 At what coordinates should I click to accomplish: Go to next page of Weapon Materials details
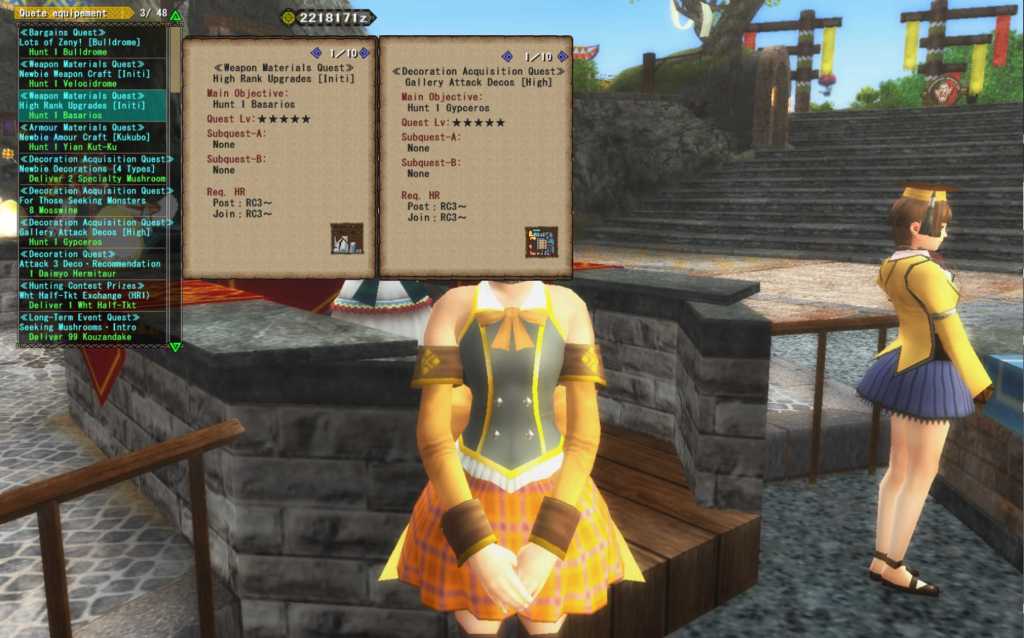pos(364,53)
